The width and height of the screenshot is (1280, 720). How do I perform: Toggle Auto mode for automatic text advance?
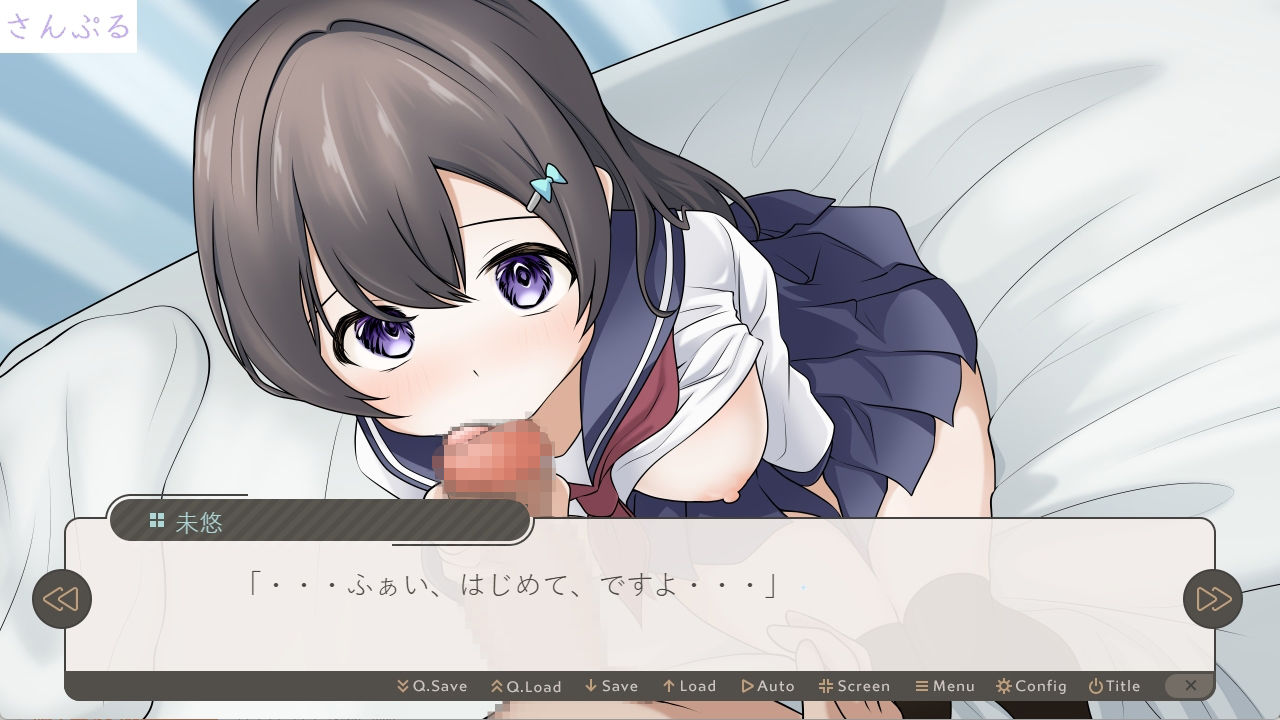click(768, 686)
